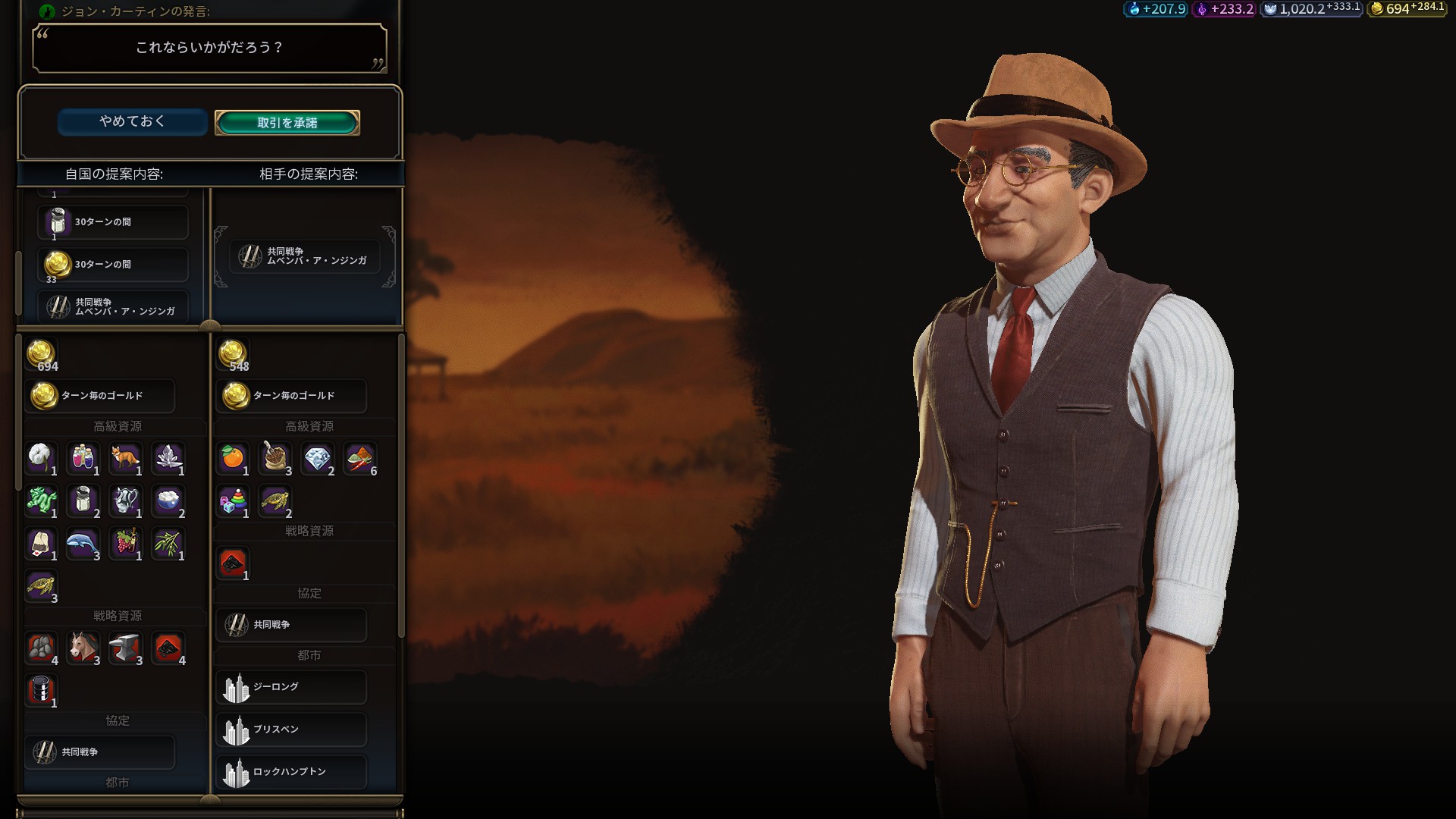
Task: Decline with the やめておく button
Action: click(132, 122)
